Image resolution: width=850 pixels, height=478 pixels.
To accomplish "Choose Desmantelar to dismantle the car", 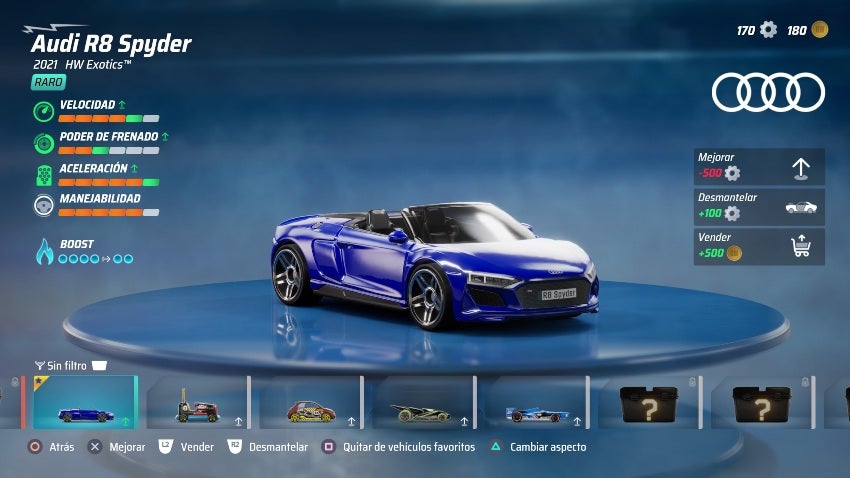I will [759, 207].
